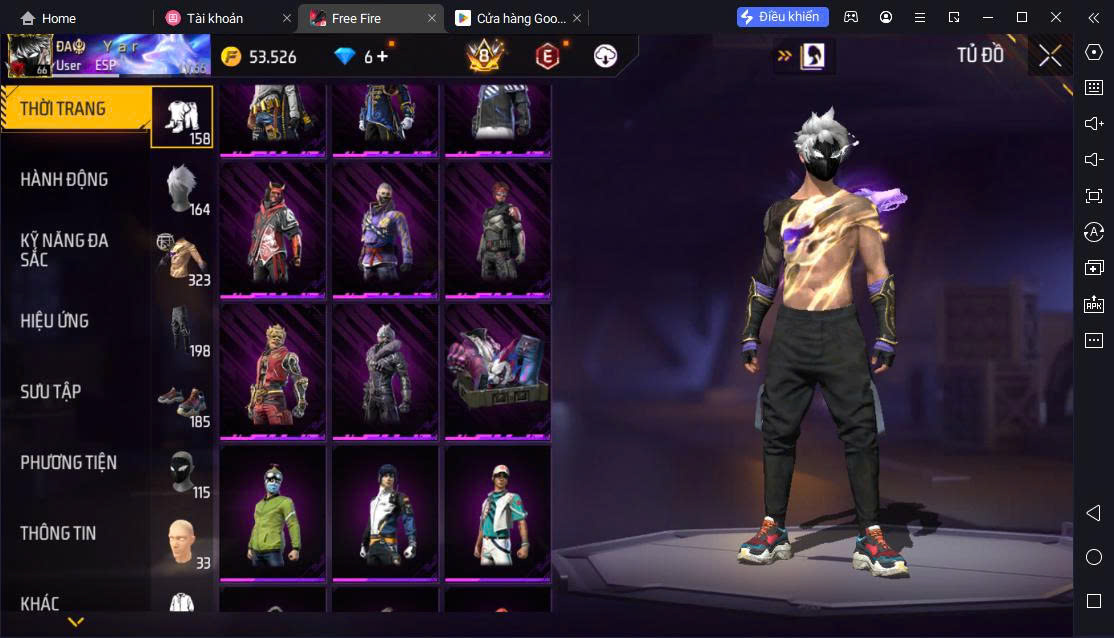The width and height of the screenshot is (1114, 638).
Task: Open the Điều khiển controls button
Action: pos(779,17)
